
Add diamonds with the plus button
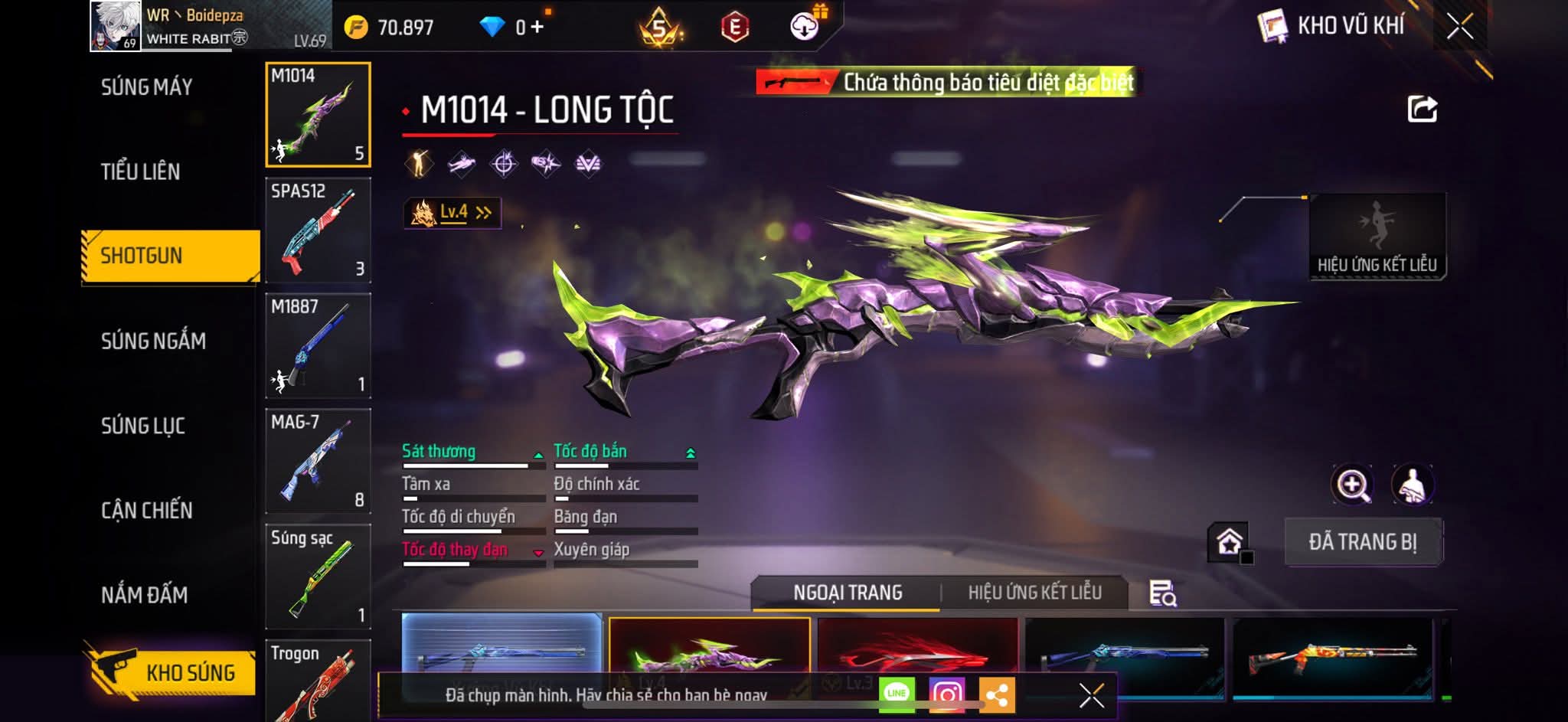point(537,28)
